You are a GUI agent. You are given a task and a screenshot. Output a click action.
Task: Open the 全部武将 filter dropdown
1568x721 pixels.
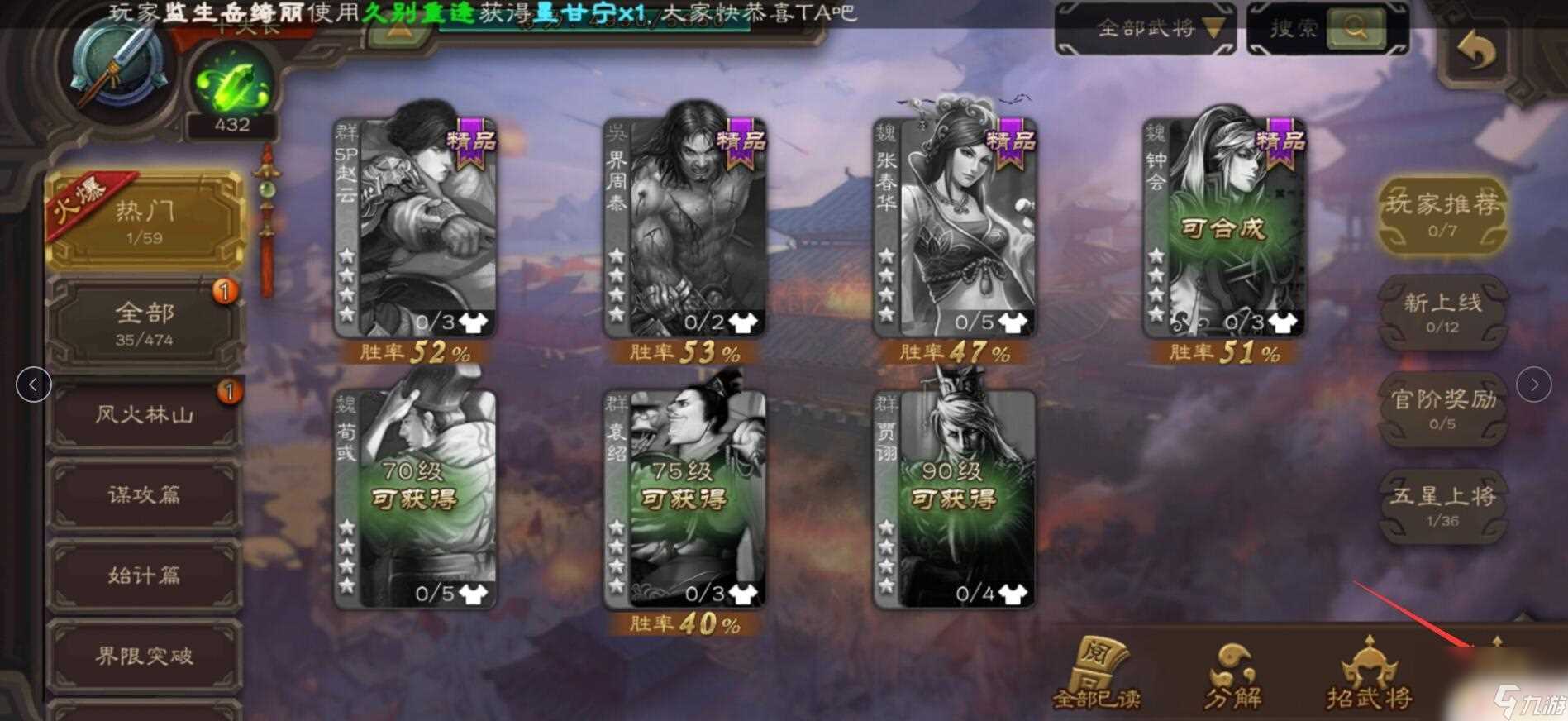[x=1148, y=27]
